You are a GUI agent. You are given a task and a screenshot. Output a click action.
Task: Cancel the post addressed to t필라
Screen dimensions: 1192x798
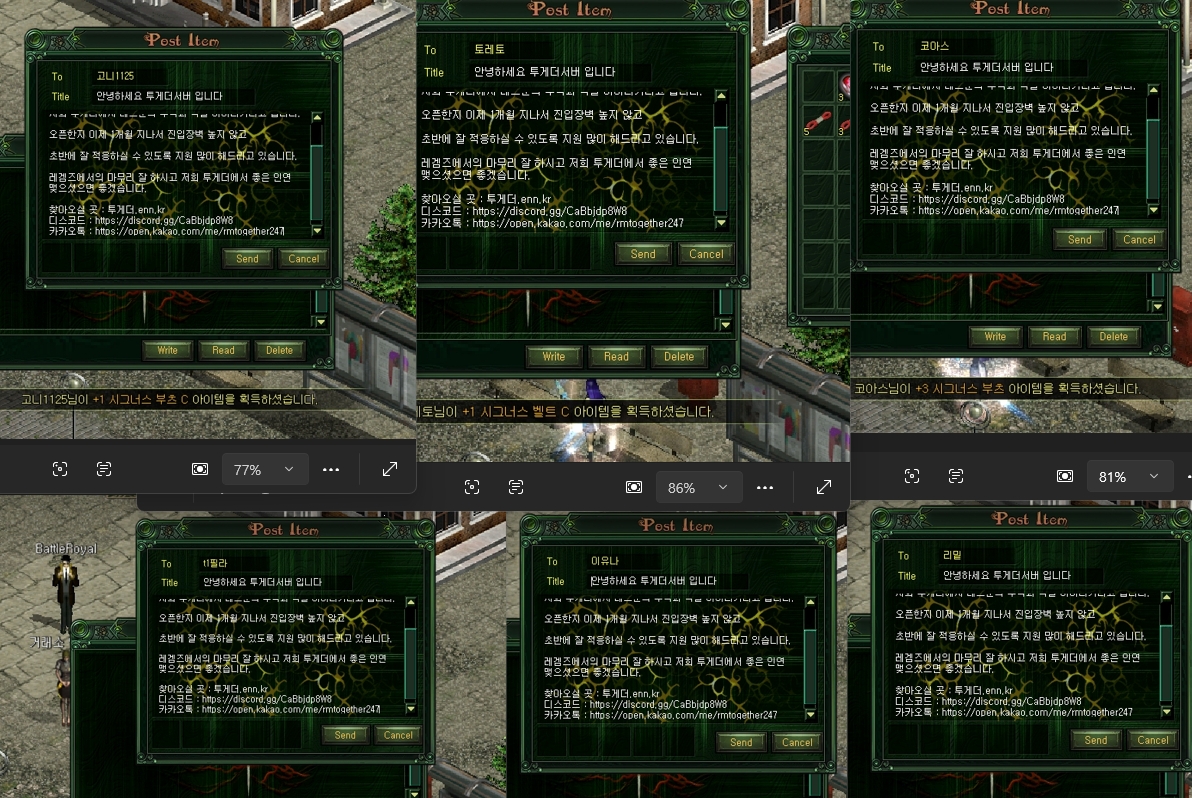point(398,735)
